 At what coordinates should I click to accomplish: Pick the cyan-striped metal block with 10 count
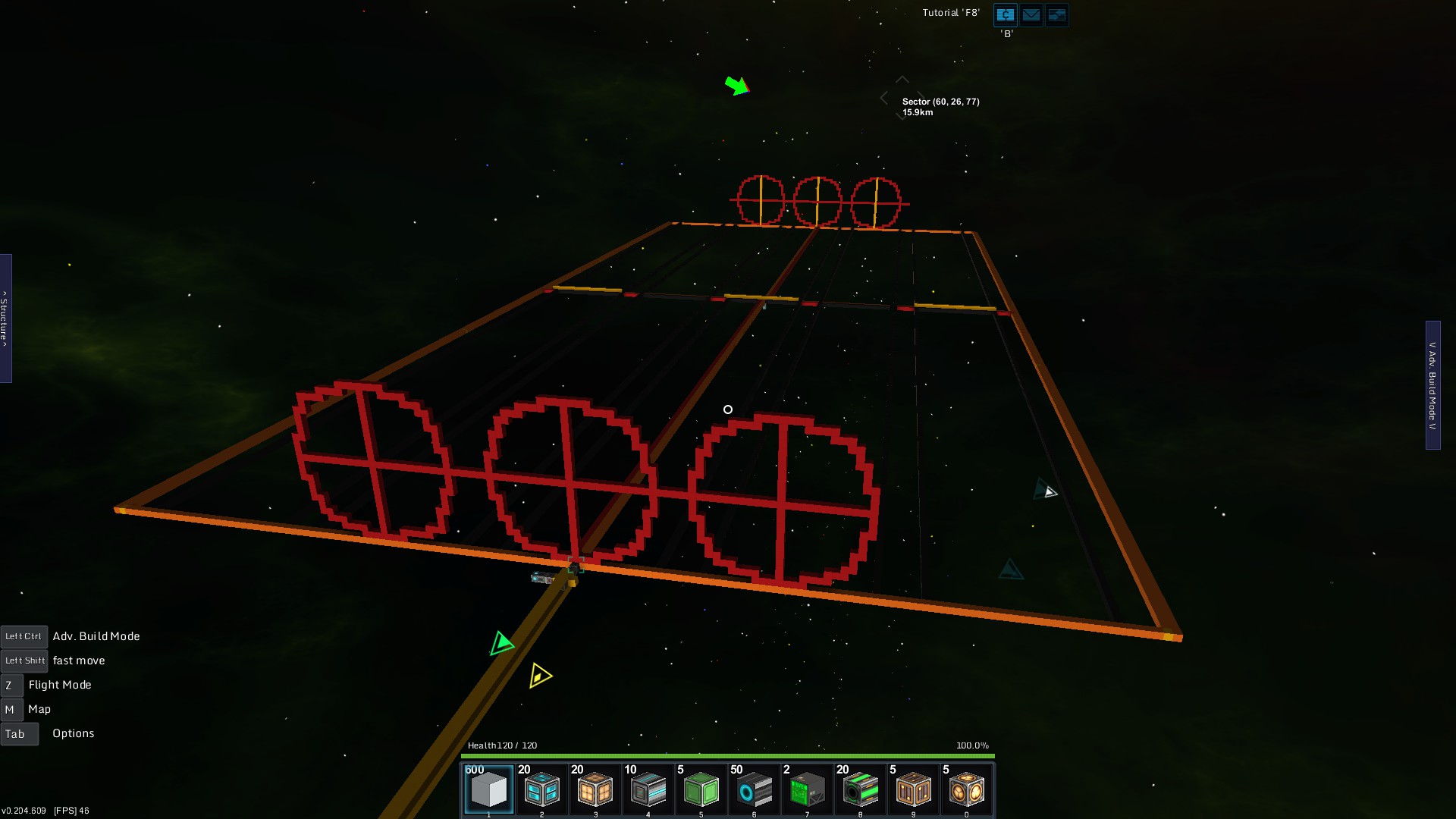(648, 789)
